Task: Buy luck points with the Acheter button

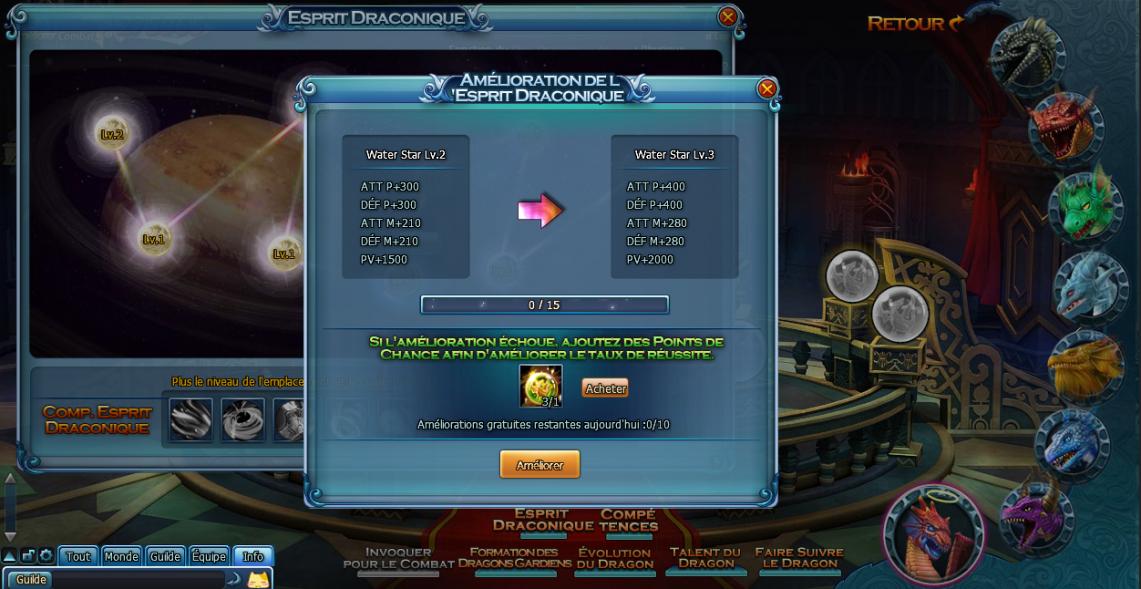Action: pyautogui.click(x=605, y=389)
